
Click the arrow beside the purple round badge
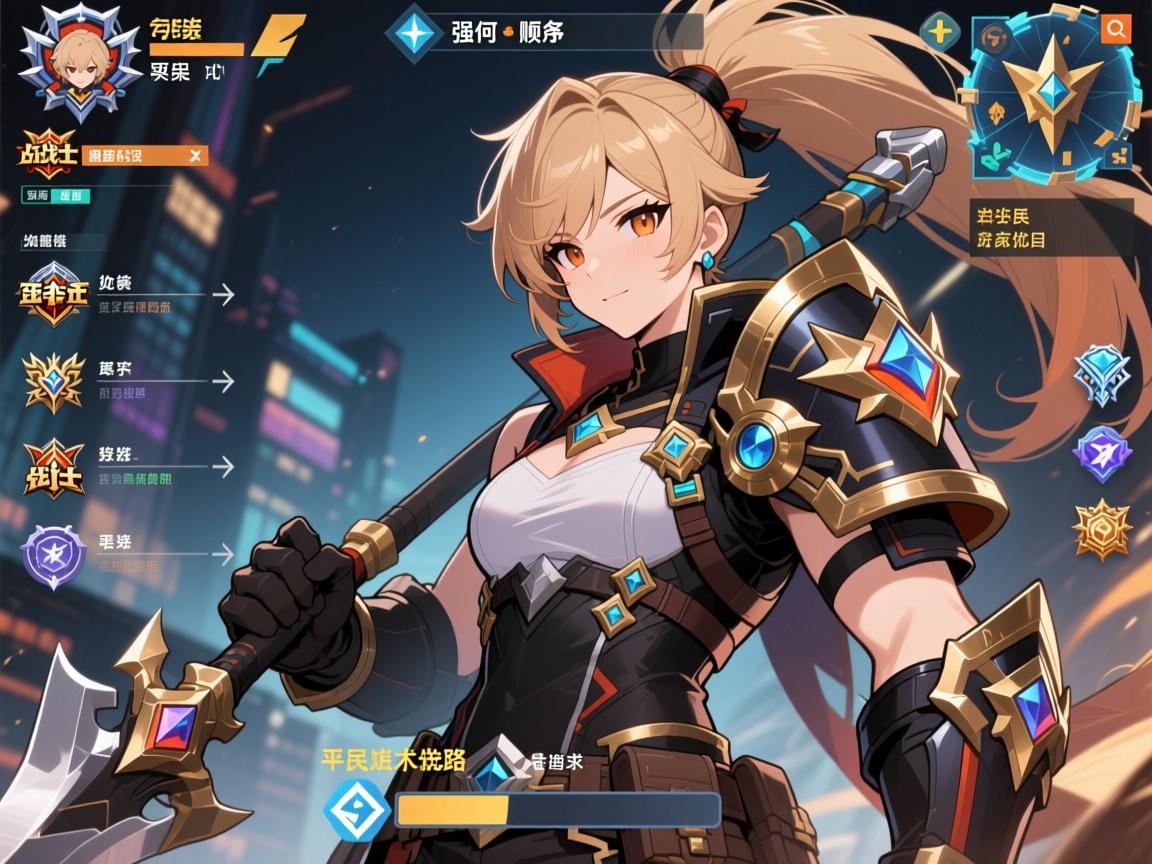[224, 553]
